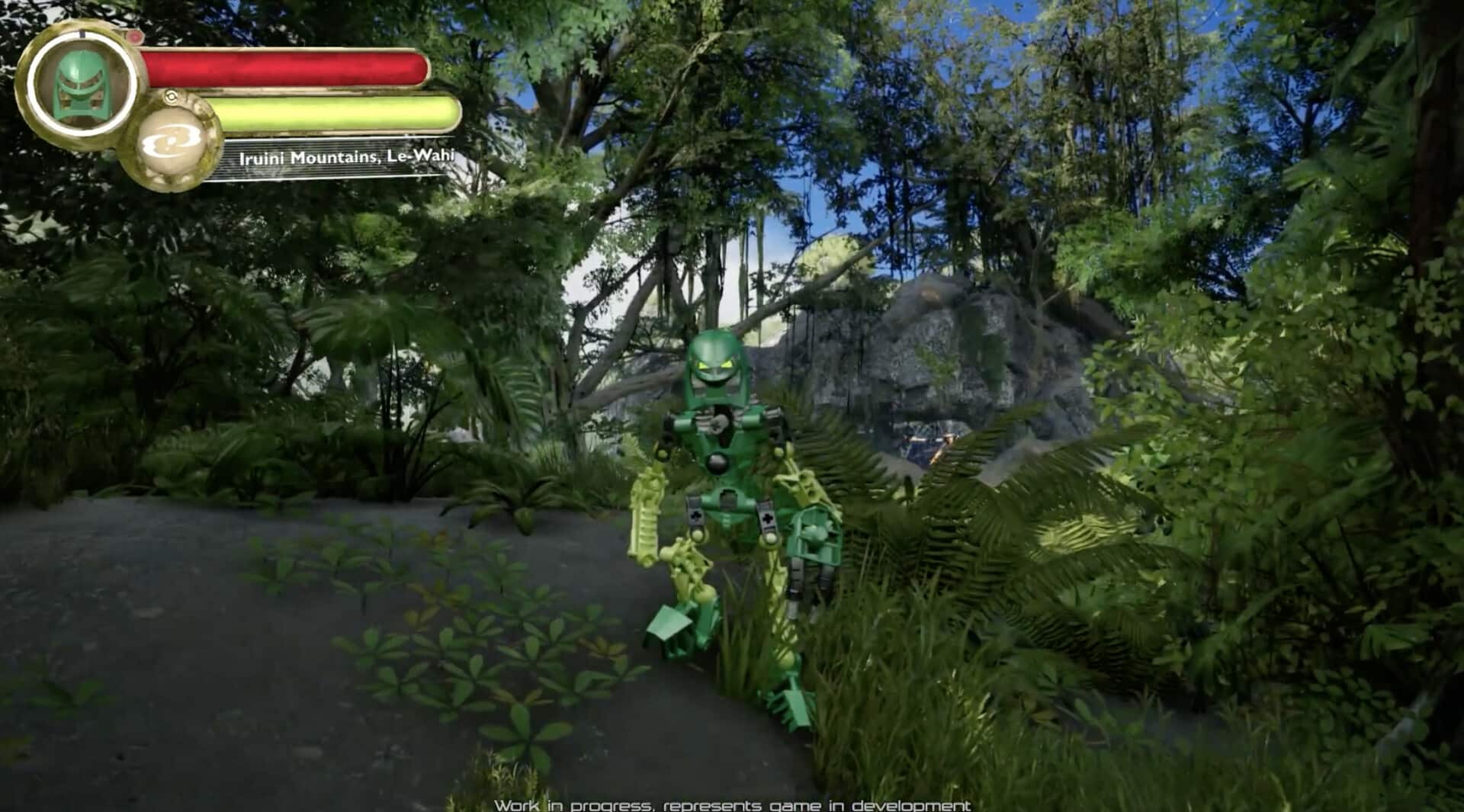Select the spiral carving on the energy orb frame
The image size is (1464, 812).
[x=172, y=97]
